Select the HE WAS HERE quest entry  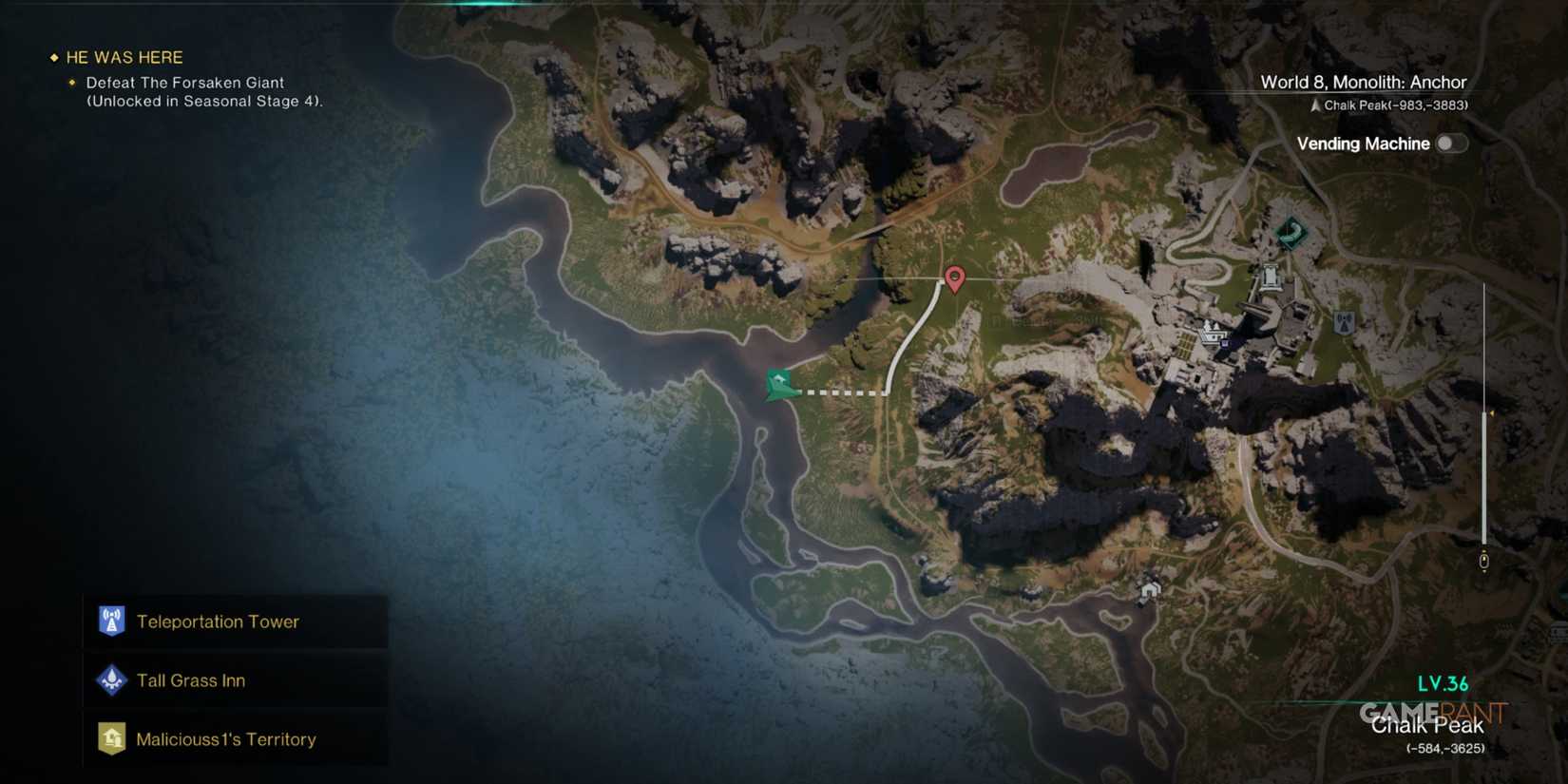[123, 57]
